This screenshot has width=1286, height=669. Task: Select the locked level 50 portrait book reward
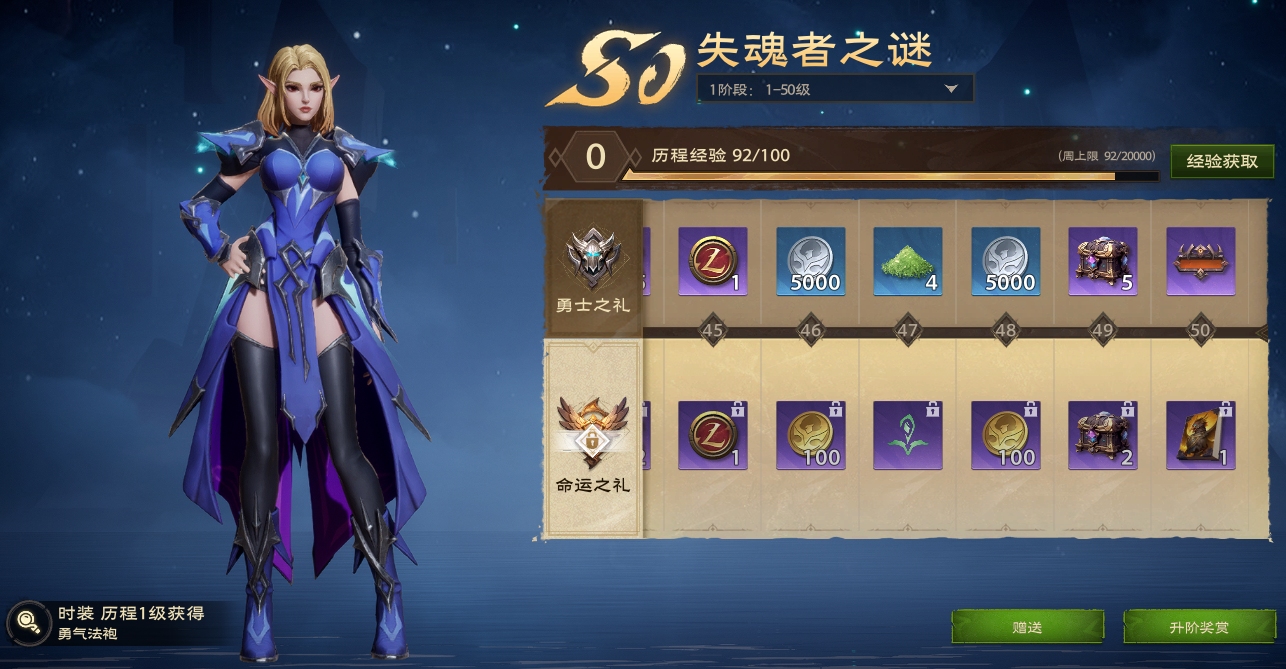click(x=1200, y=435)
